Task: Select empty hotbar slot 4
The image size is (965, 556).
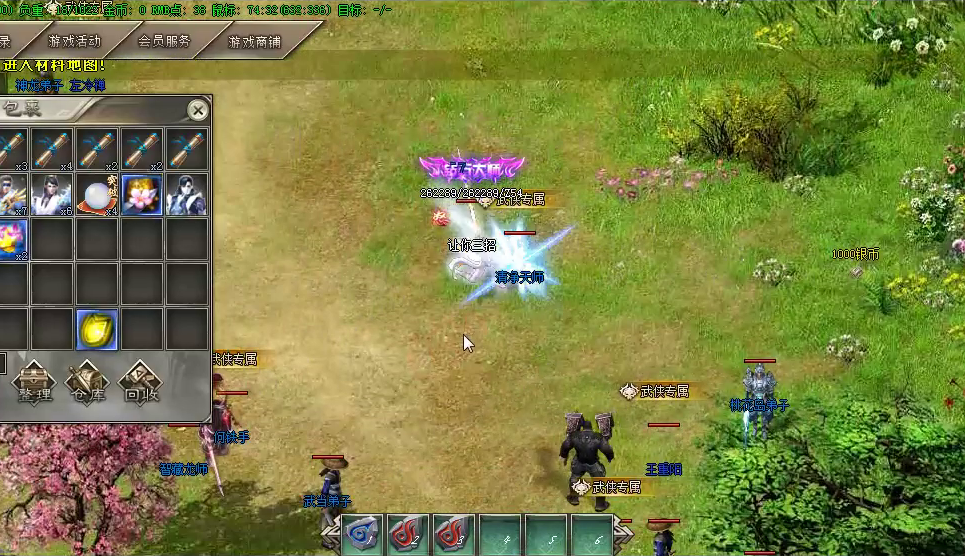Action: click(x=499, y=535)
